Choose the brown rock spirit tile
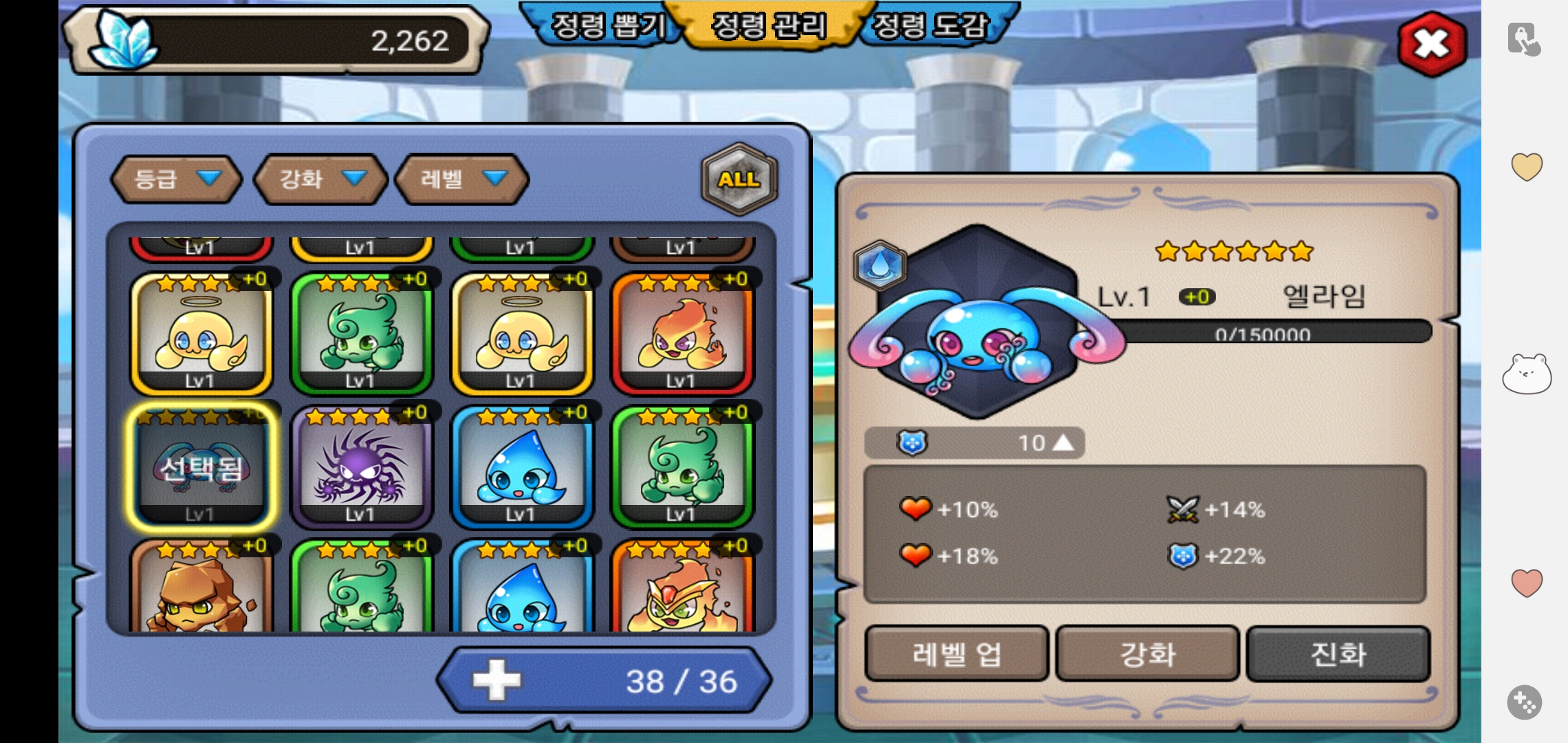Viewport: 1568px width, 743px height. [x=201, y=588]
